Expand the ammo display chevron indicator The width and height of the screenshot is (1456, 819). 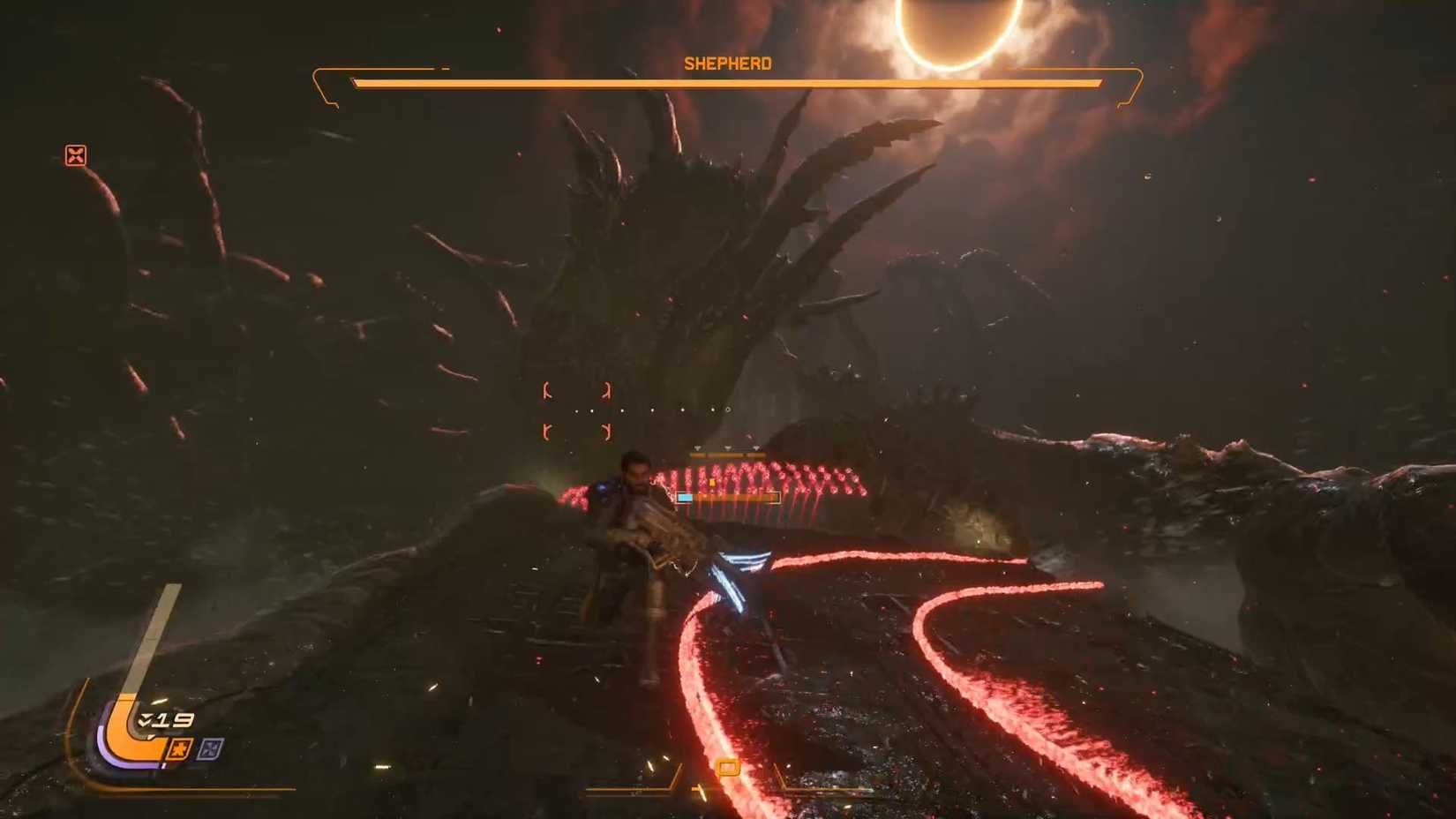tap(144, 719)
